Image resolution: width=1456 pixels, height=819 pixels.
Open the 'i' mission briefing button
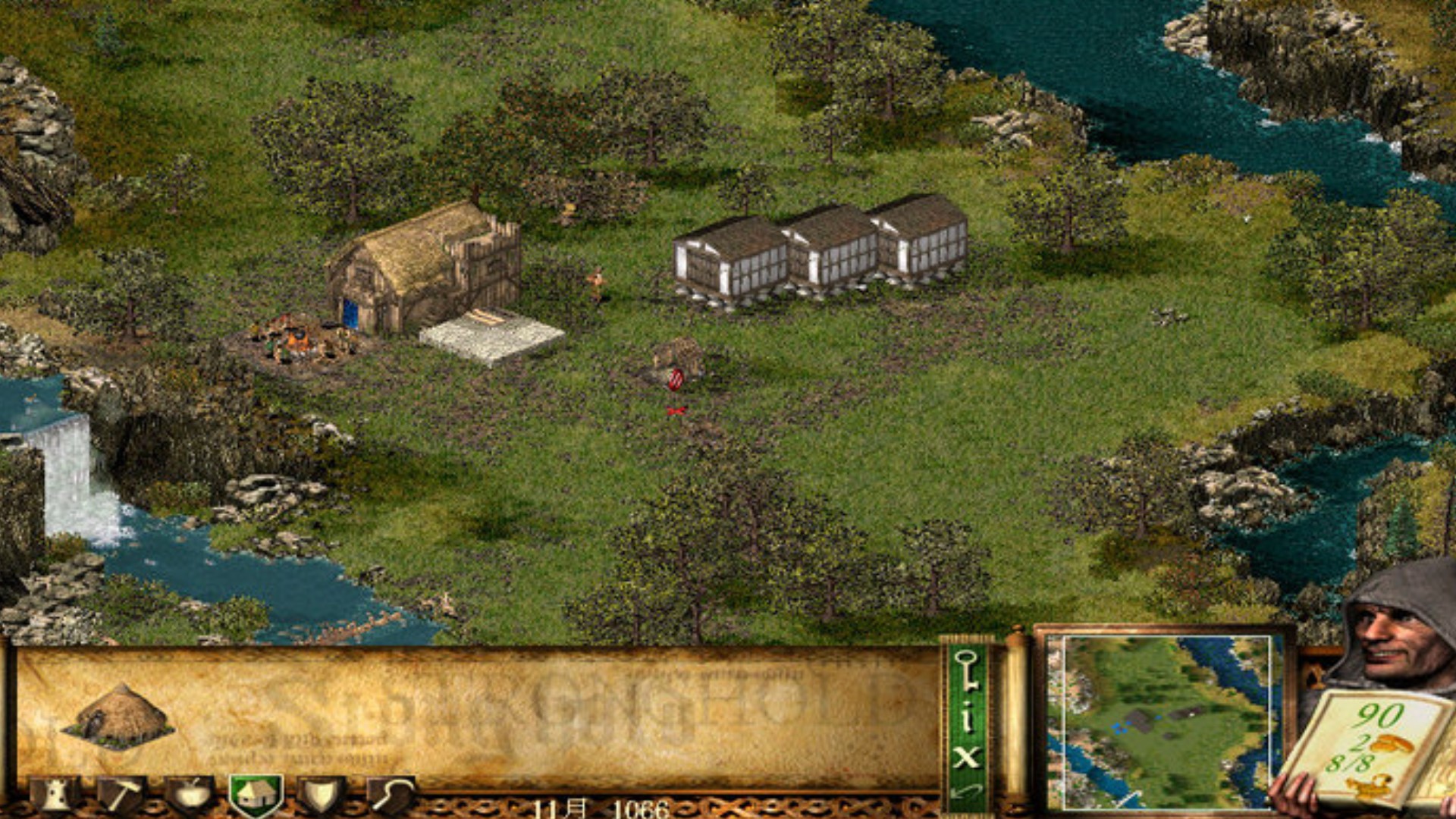tap(966, 715)
